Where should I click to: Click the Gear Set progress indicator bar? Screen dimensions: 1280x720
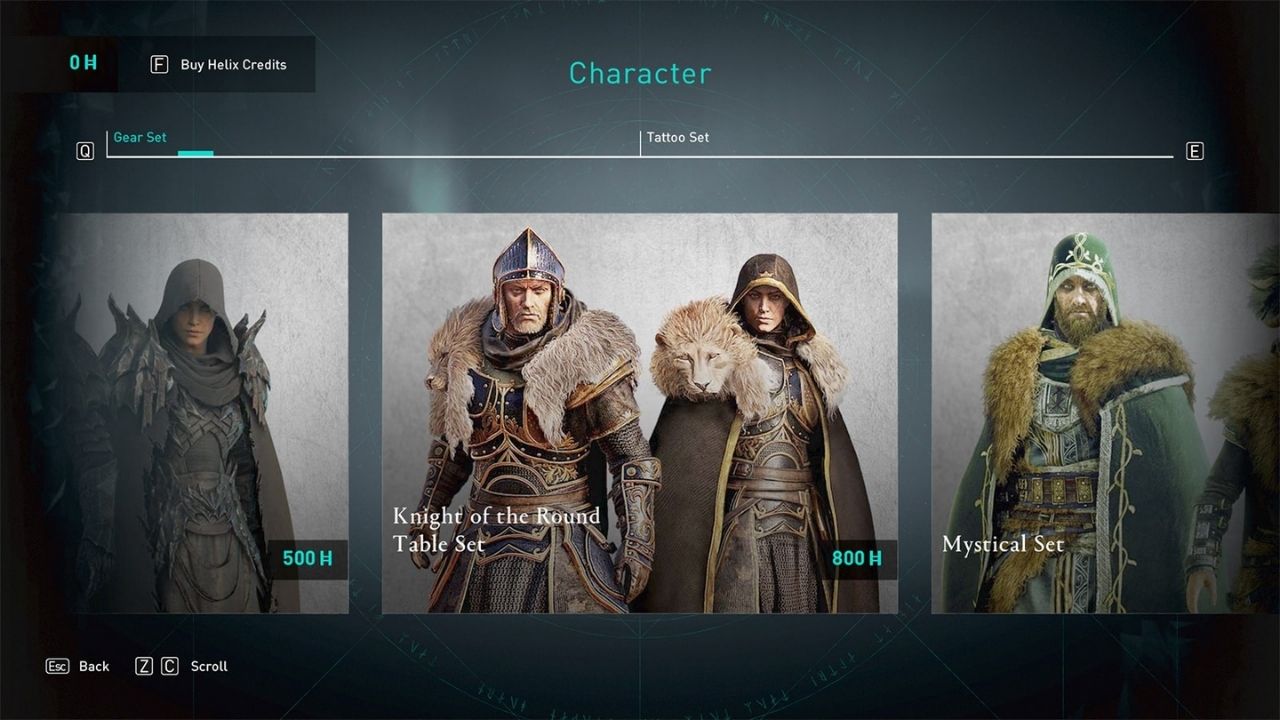pyautogui.click(x=196, y=153)
